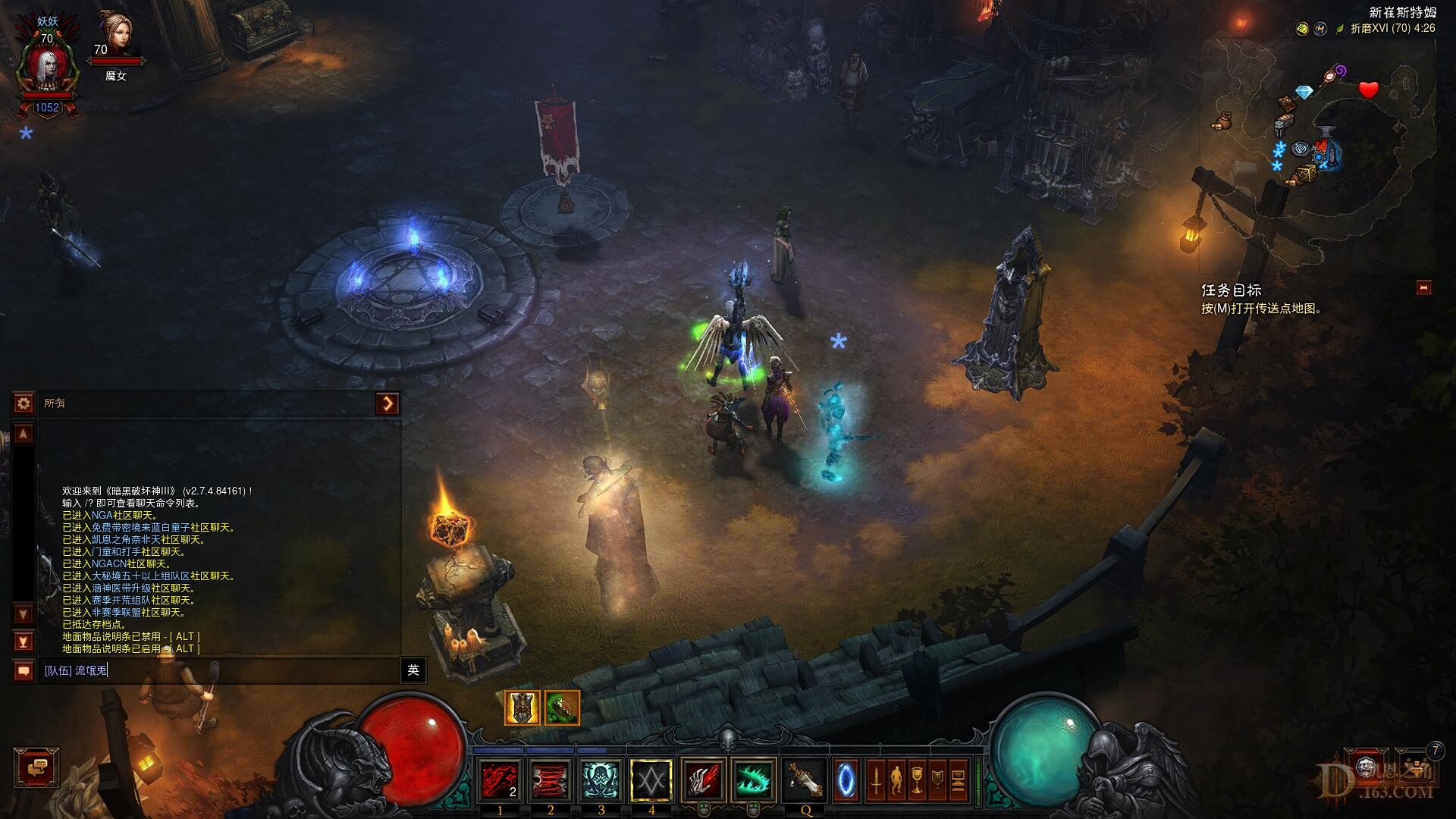Activate the teal skull skill in slot 3
The height and width of the screenshot is (819, 1456).
601,780
